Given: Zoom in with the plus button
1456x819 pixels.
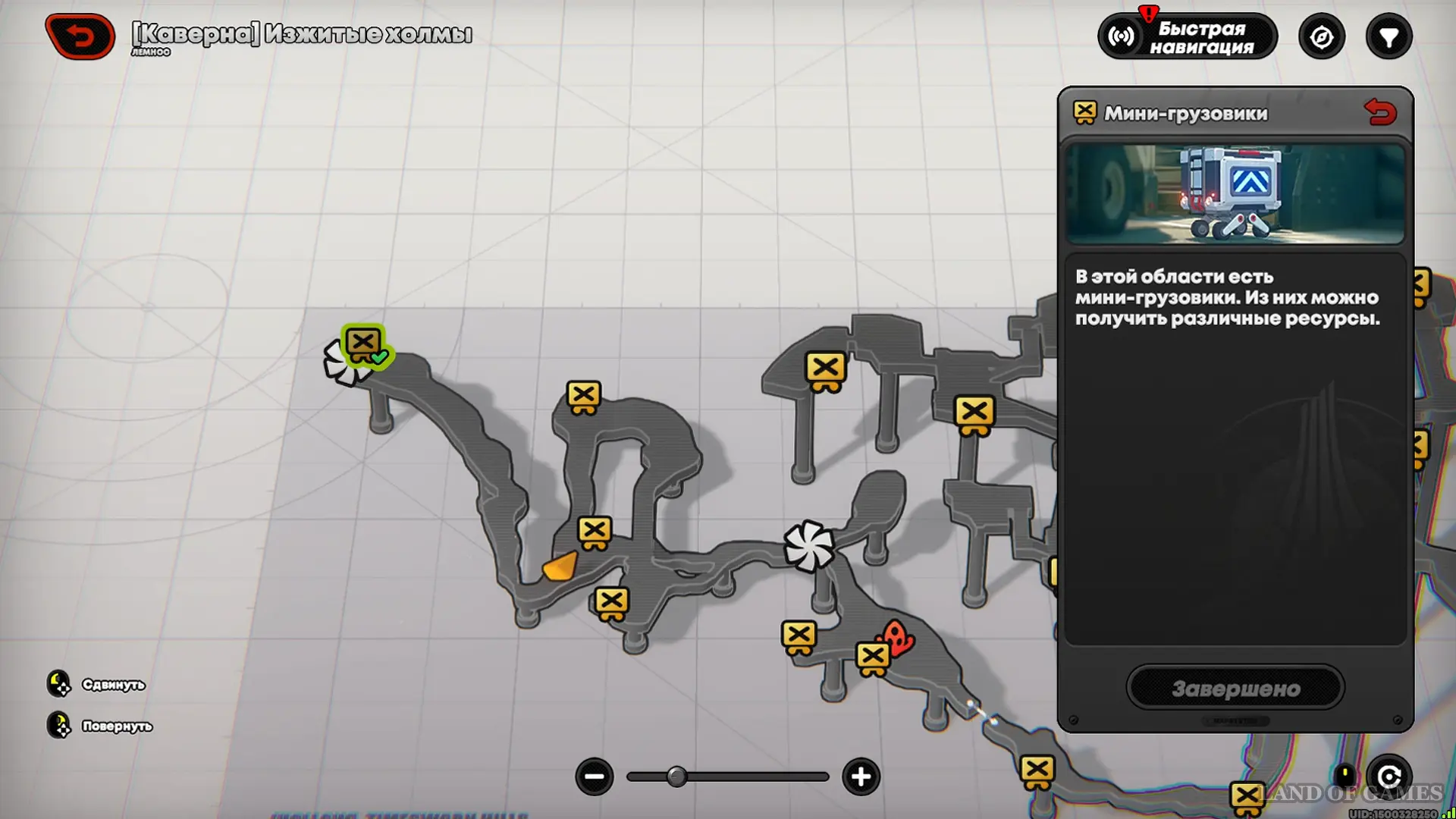Looking at the screenshot, I should tap(861, 777).
